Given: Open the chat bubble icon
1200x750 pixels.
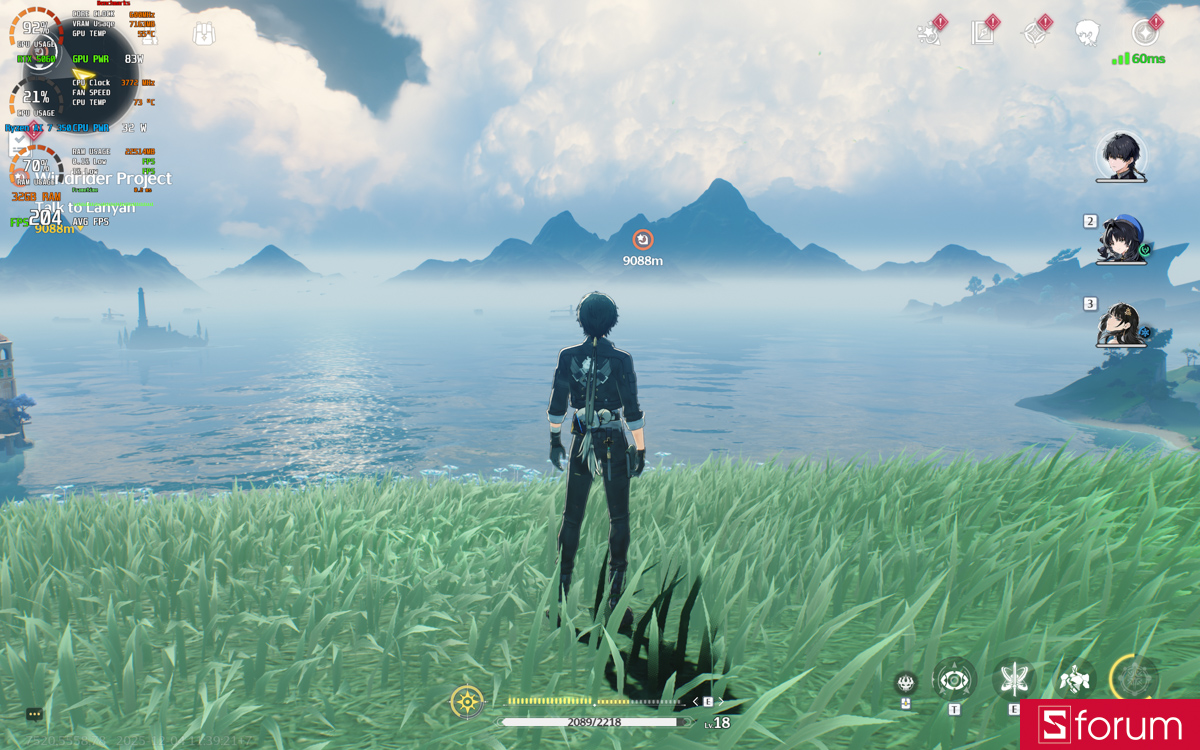Looking at the screenshot, I should [x=34, y=714].
